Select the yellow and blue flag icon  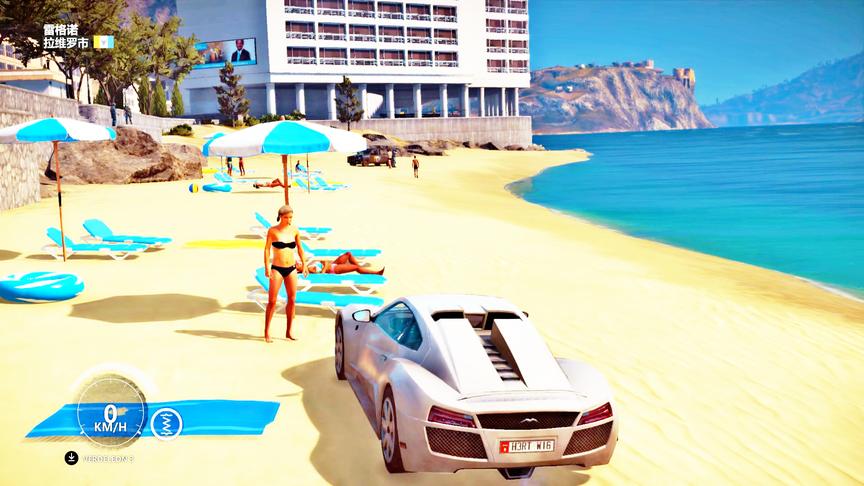tap(104, 42)
